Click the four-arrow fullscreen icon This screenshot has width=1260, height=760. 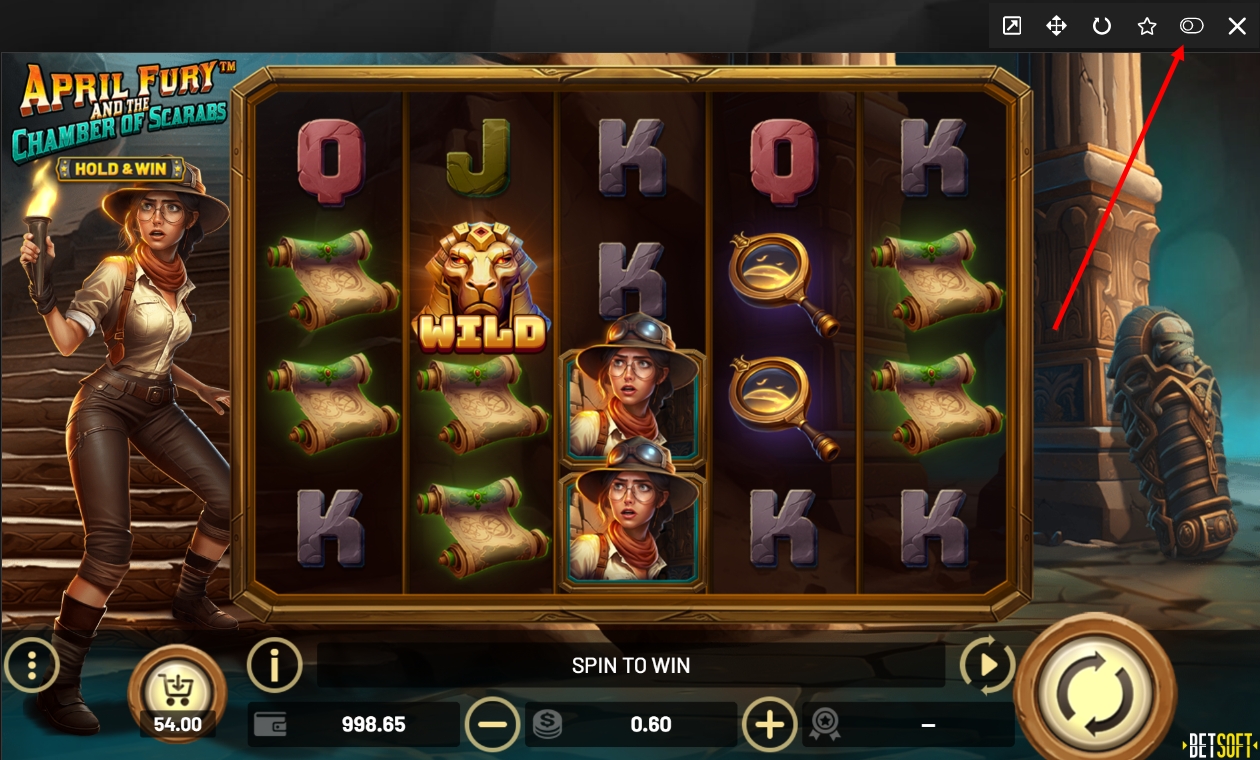click(x=1056, y=27)
